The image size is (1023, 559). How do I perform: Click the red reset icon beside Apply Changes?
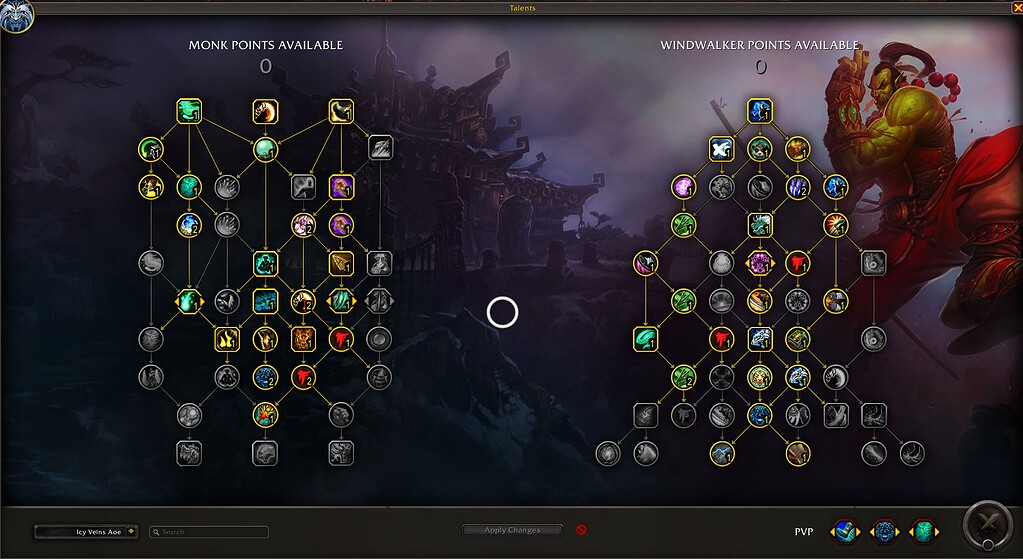point(581,530)
